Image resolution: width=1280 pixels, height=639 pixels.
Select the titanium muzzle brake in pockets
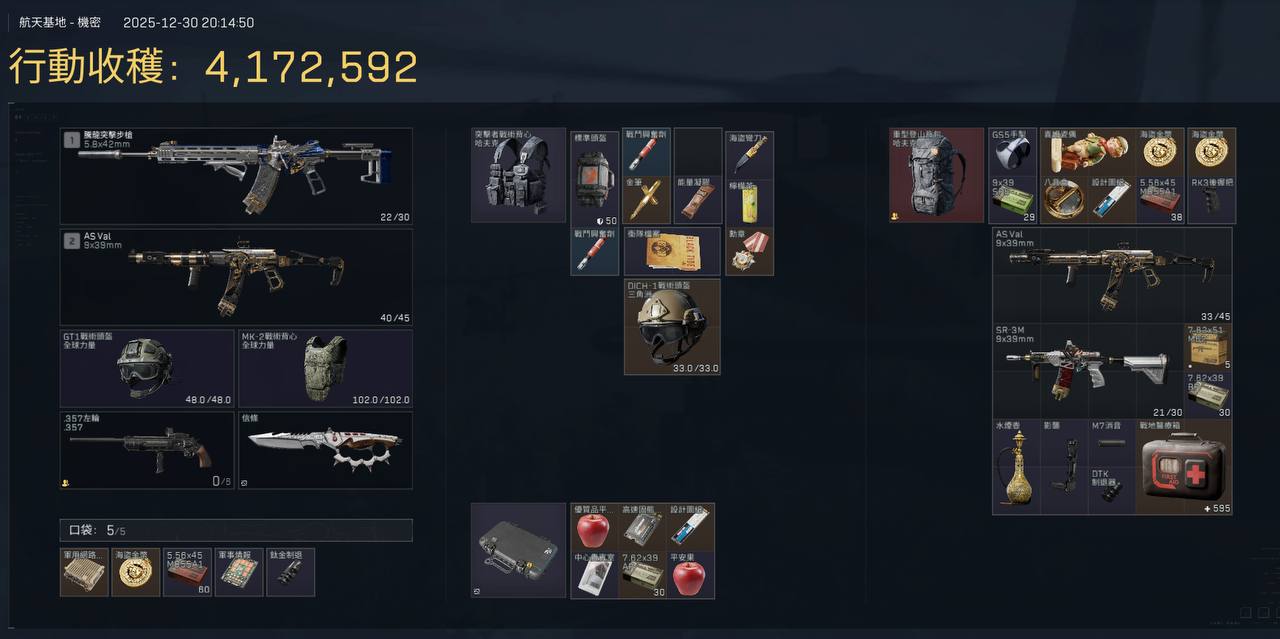point(290,572)
